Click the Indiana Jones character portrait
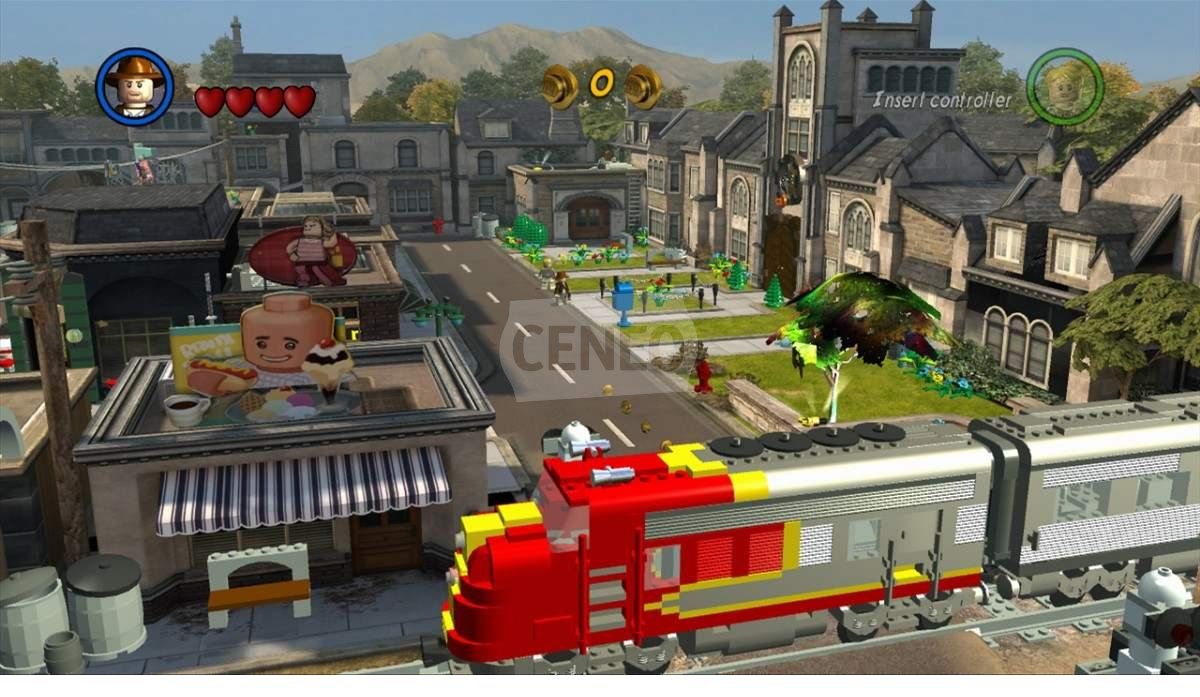1200x697 pixels. (x=135, y=86)
